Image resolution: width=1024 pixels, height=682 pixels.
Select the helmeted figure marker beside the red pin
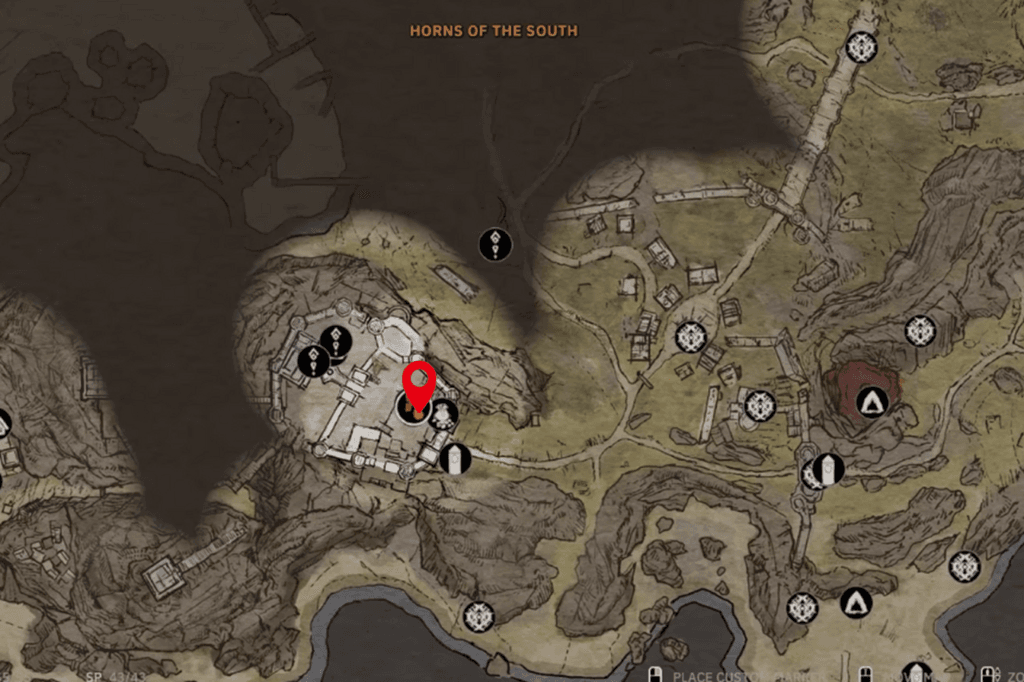(x=443, y=414)
